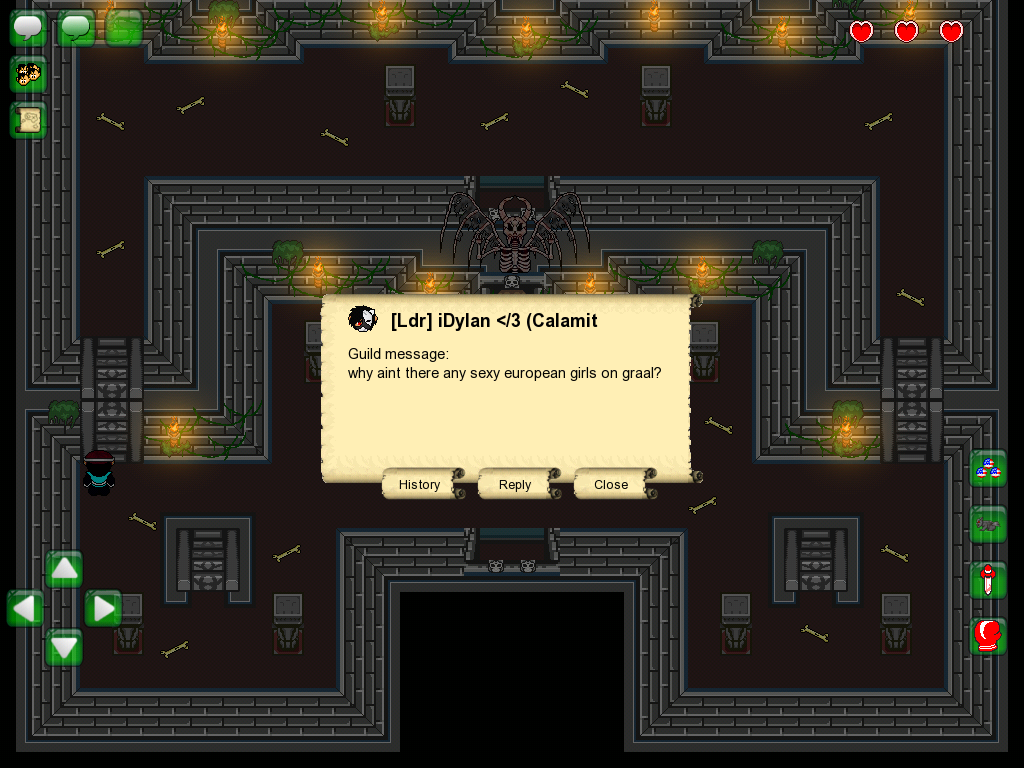The image size is (1024, 768).
Task: Select the gray wolf mount icon
Action: point(988,524)
